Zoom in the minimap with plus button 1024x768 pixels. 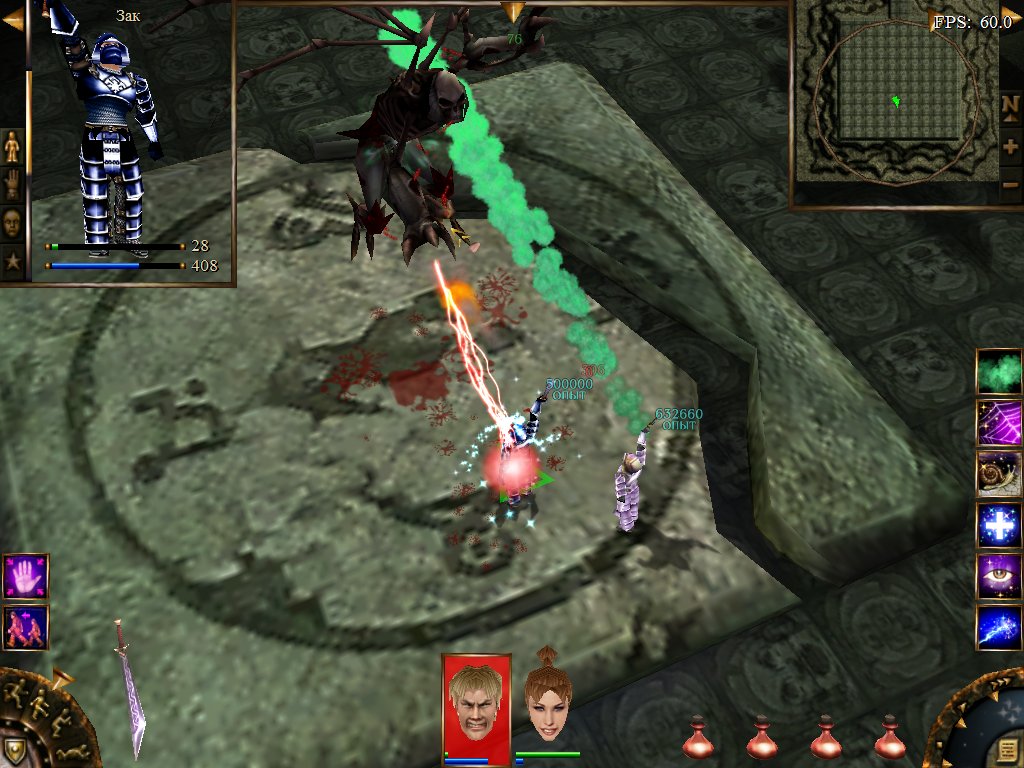pos(1011,147)
